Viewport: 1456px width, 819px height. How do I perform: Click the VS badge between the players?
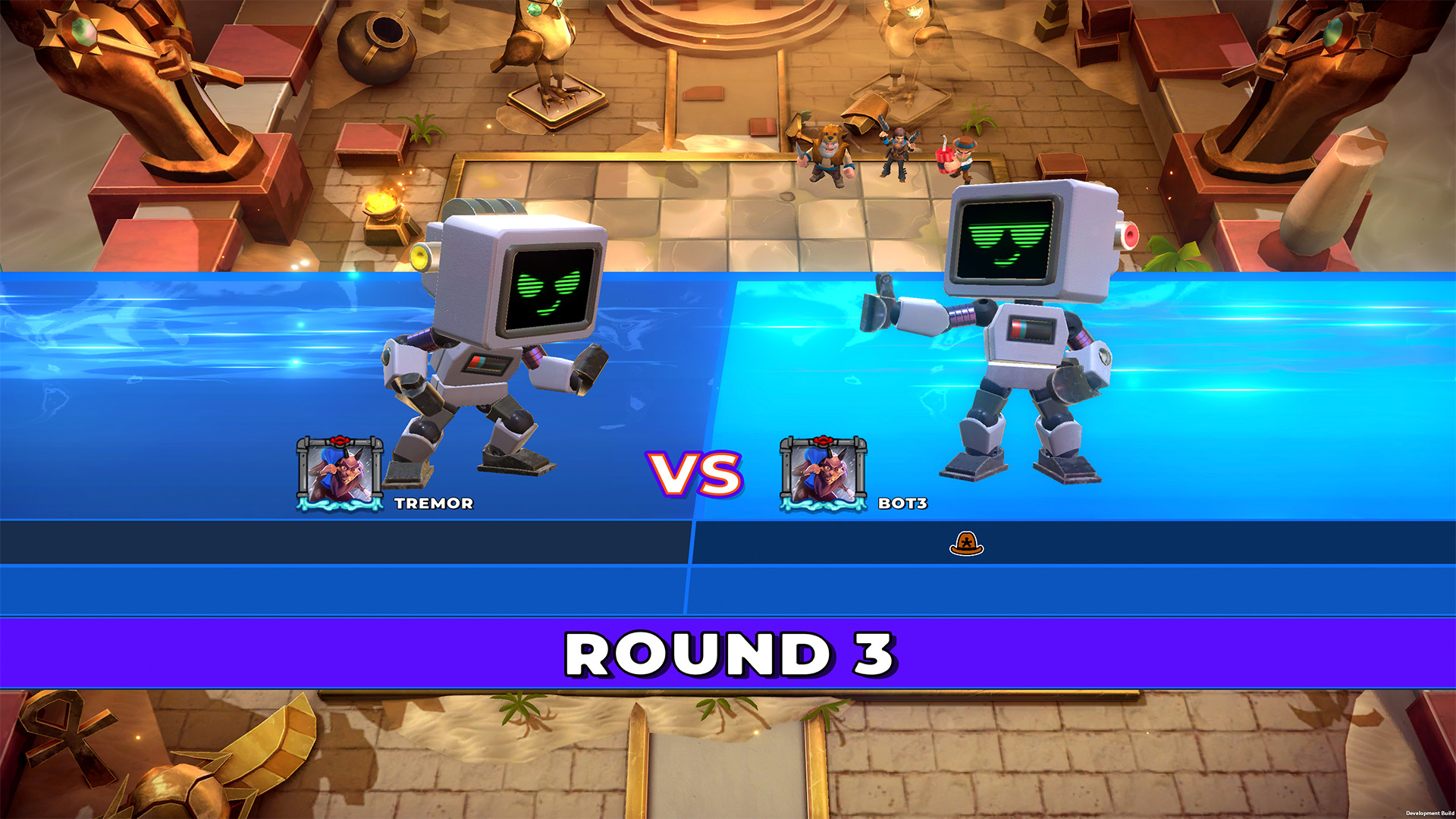click(692, 474)
